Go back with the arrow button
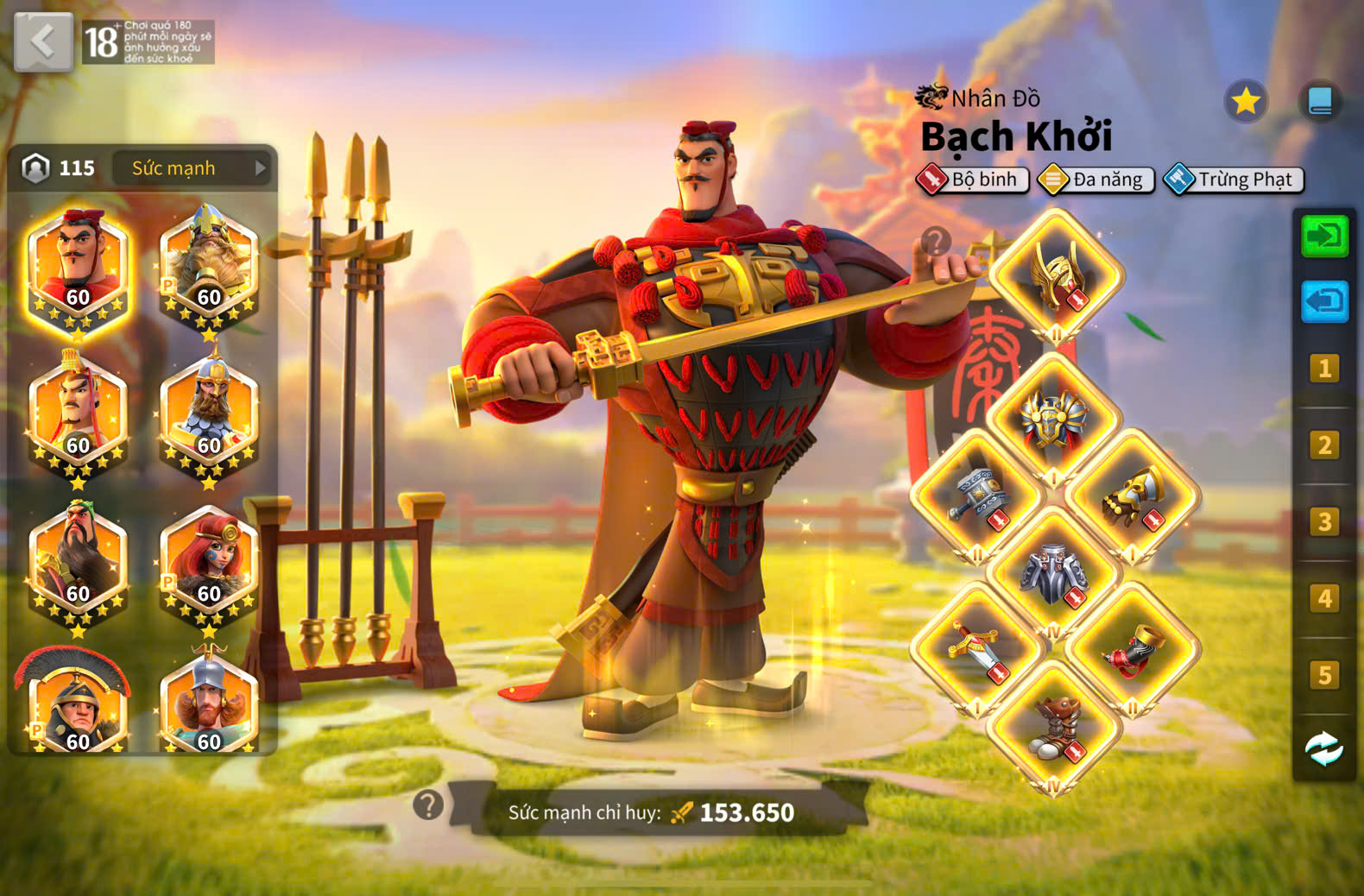This screenshot has height=896, width=1364. click(43, 41)
